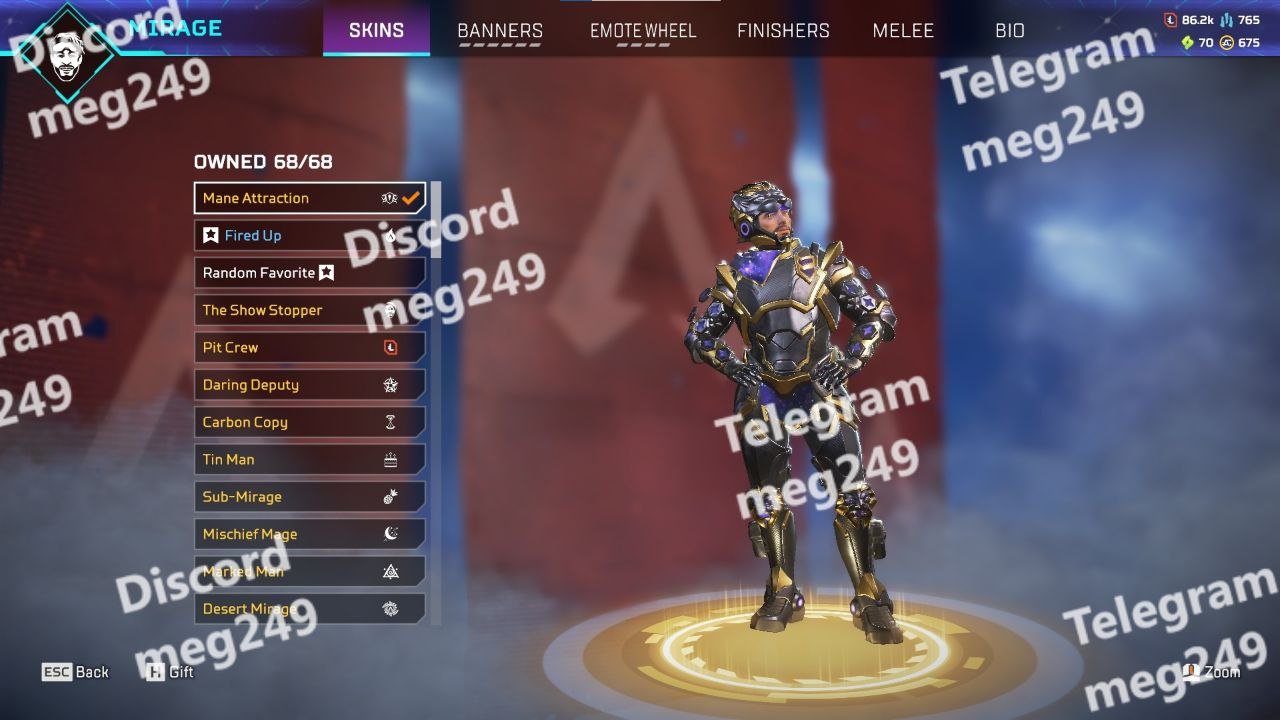Select the Pit Crew skin
Screen dimensions: 1280x720
click(x=309, y=348)
